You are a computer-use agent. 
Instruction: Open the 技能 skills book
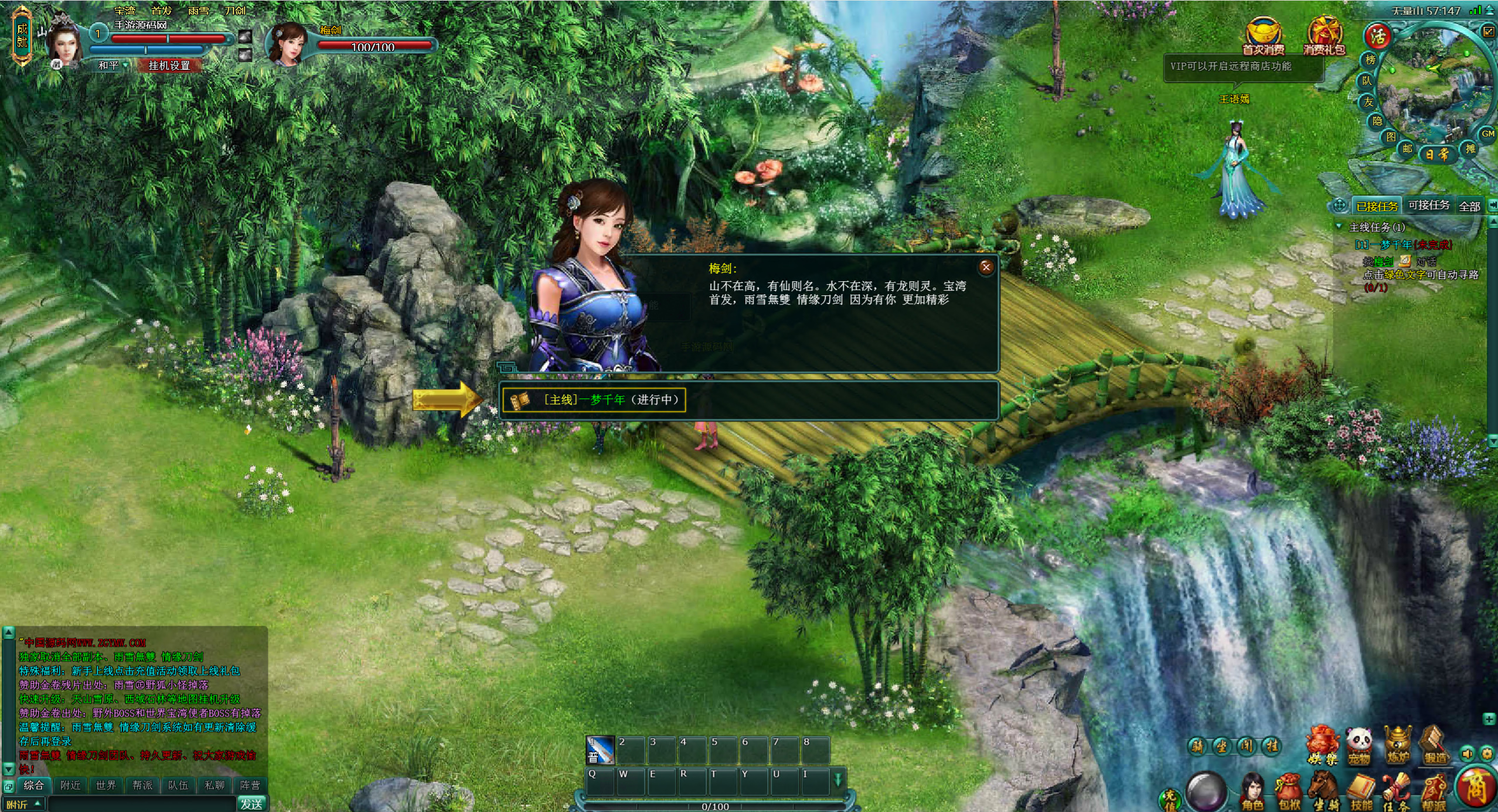tap(1361, 791)
